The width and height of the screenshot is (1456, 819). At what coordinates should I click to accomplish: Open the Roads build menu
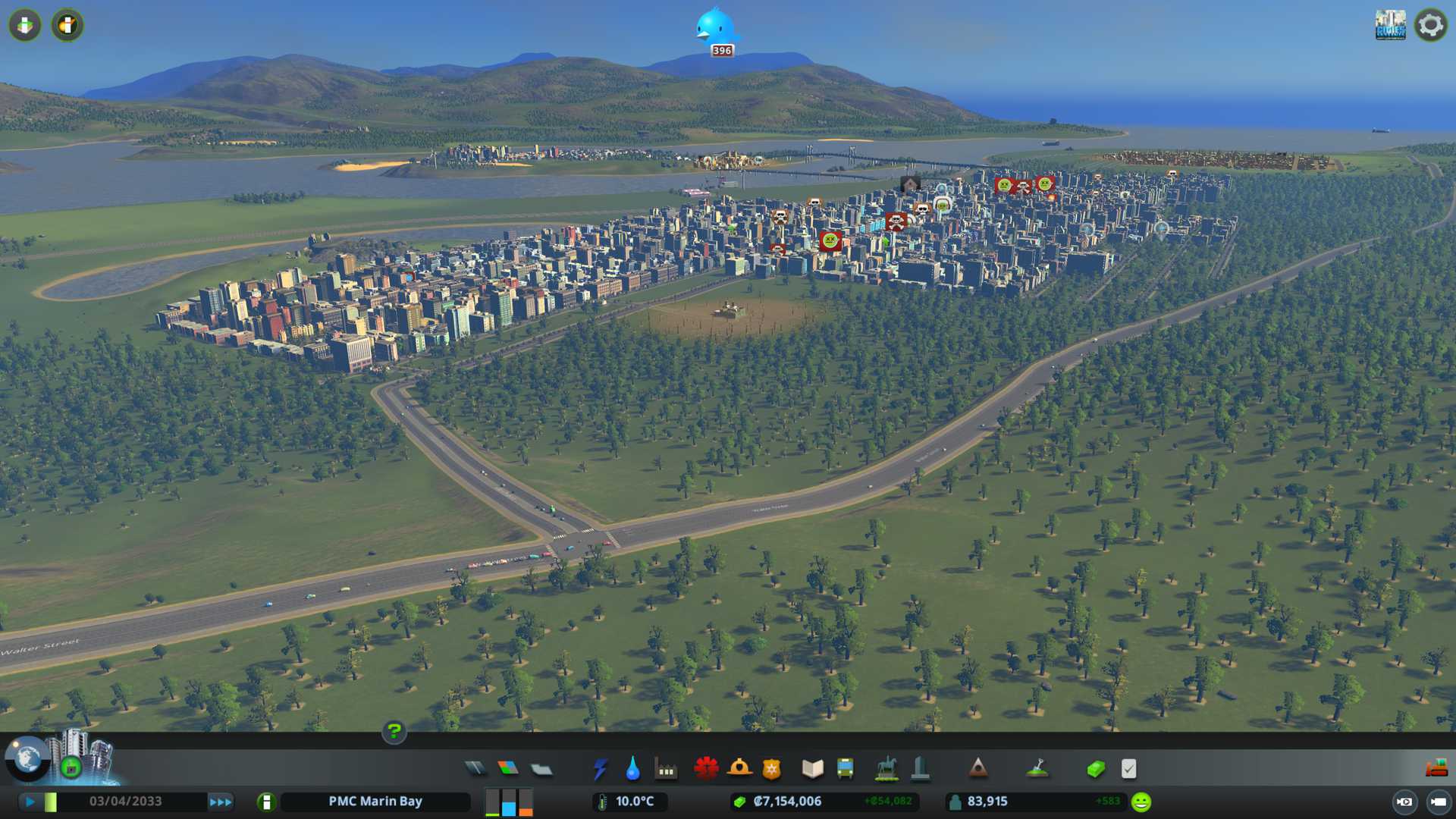[475, 769]
